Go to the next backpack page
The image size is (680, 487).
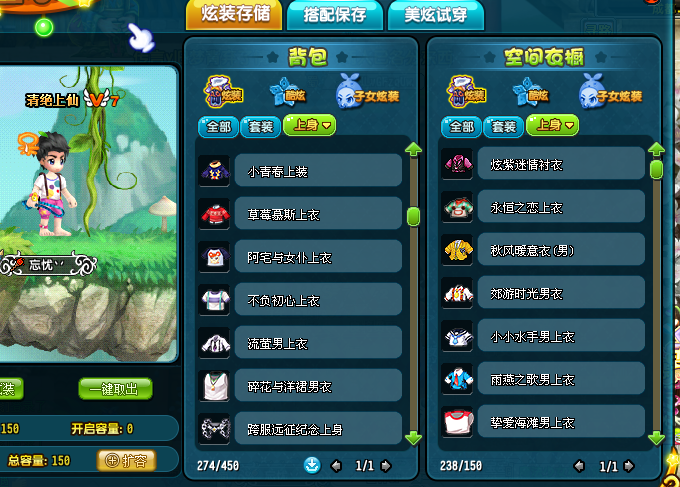(386, 466)
